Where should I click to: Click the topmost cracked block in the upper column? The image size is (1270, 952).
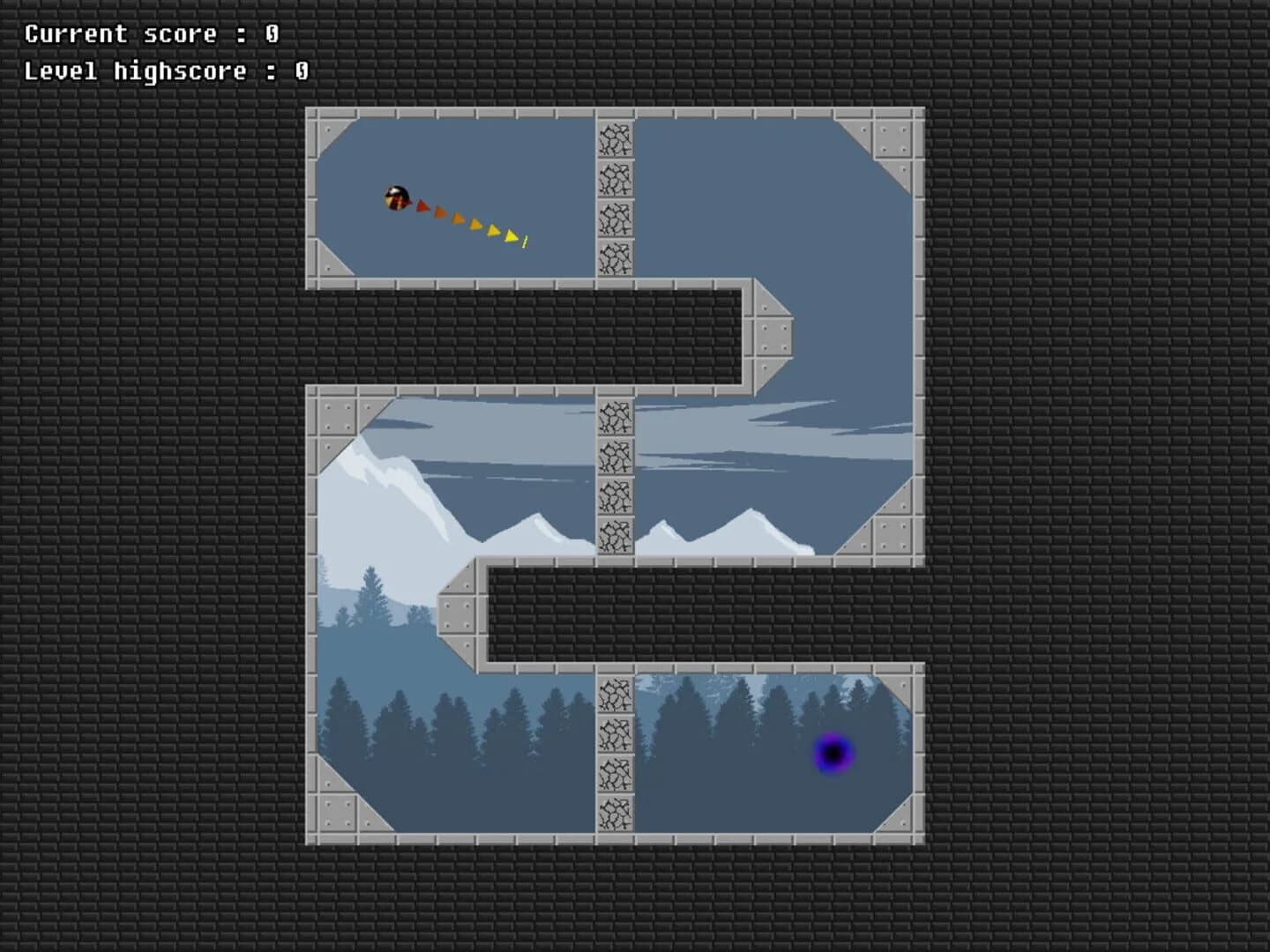click(x=615, y=141)
